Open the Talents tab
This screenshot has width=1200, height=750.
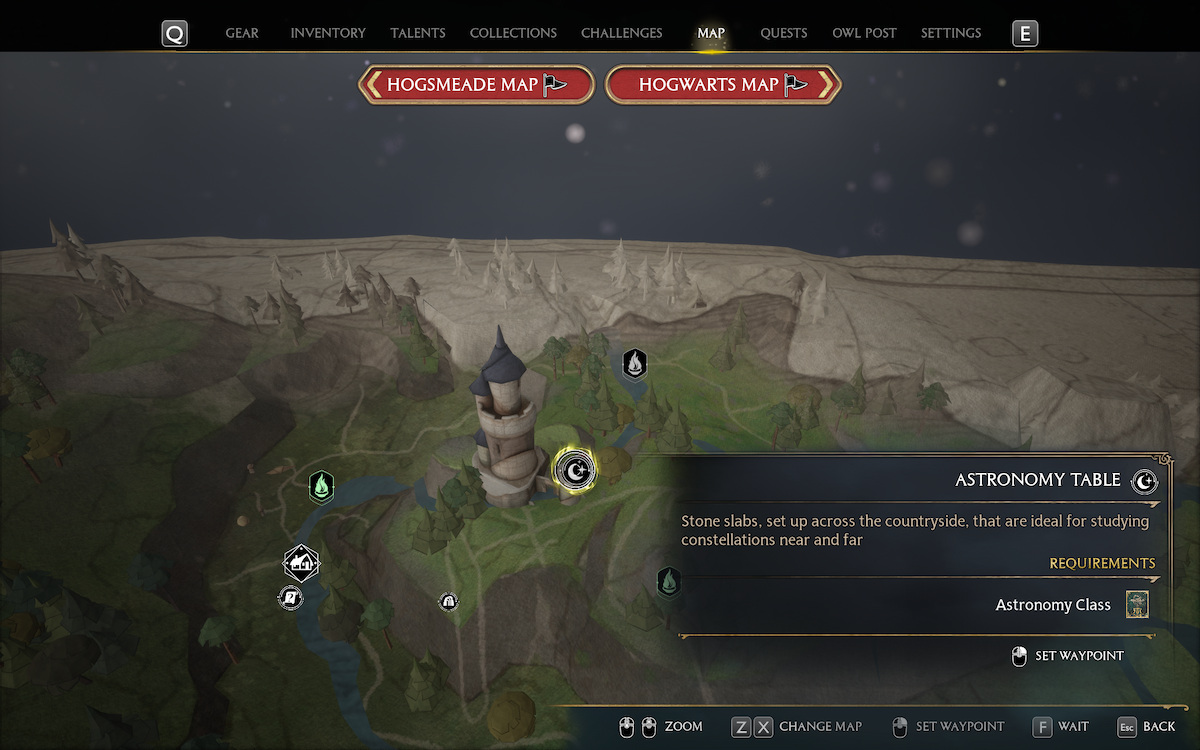tap(418, 33)
